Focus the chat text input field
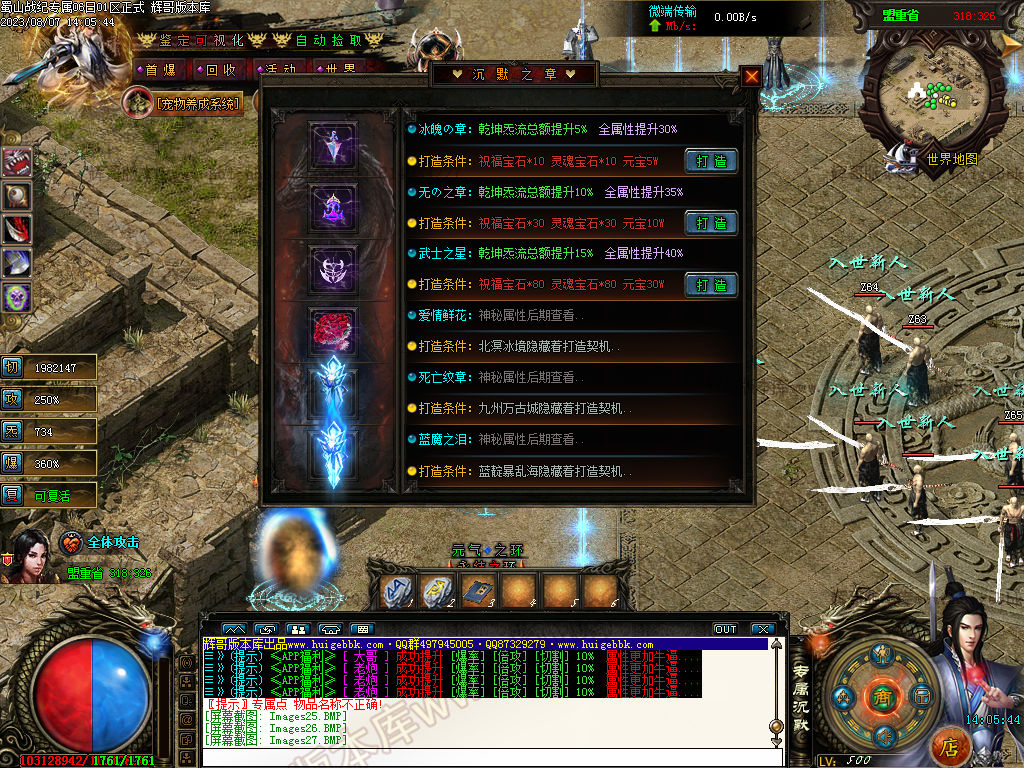This screenshot has width=1024, height=768. [480, 757]
